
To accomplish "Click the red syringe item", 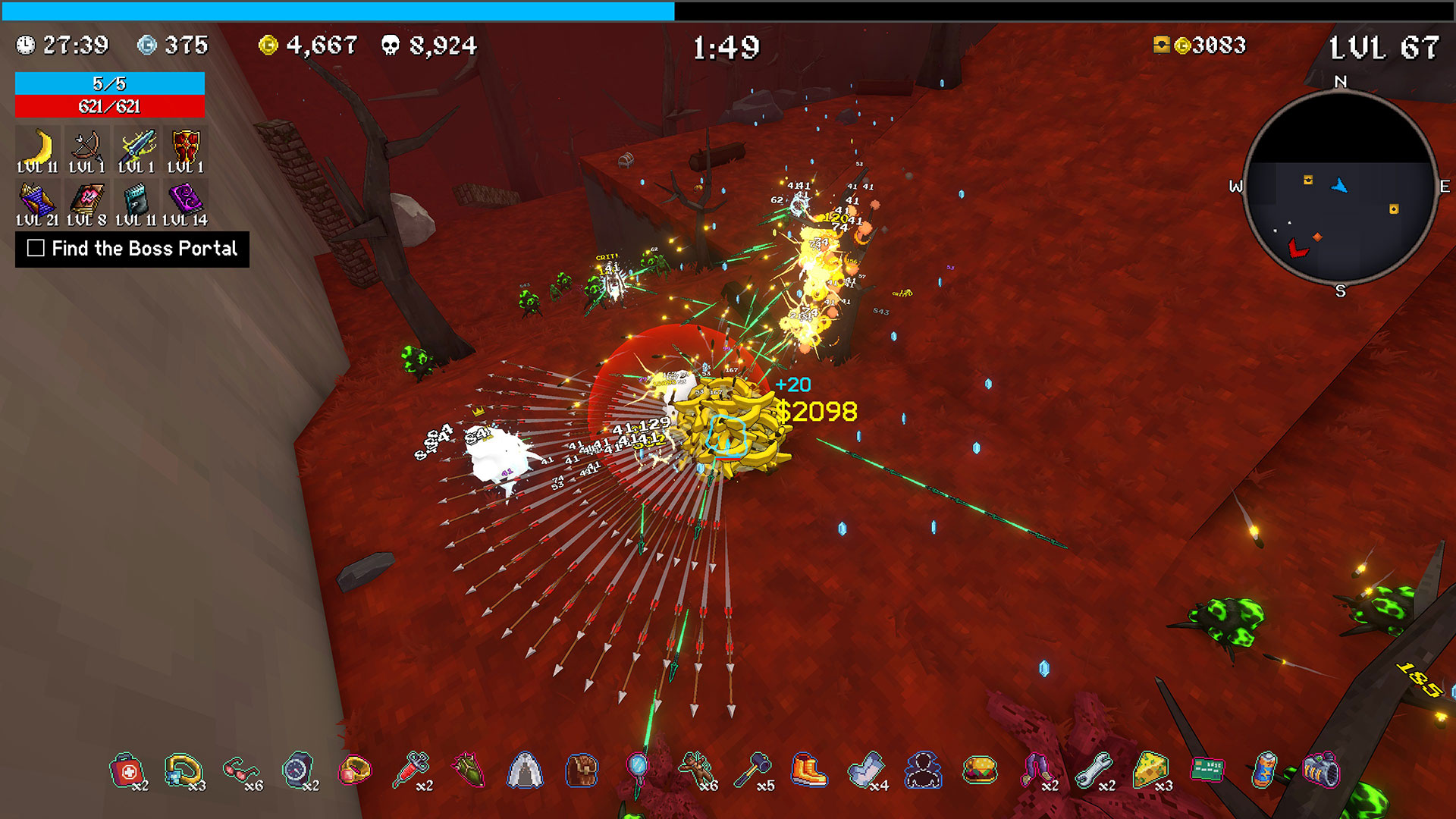I will [x=411, y=770].
